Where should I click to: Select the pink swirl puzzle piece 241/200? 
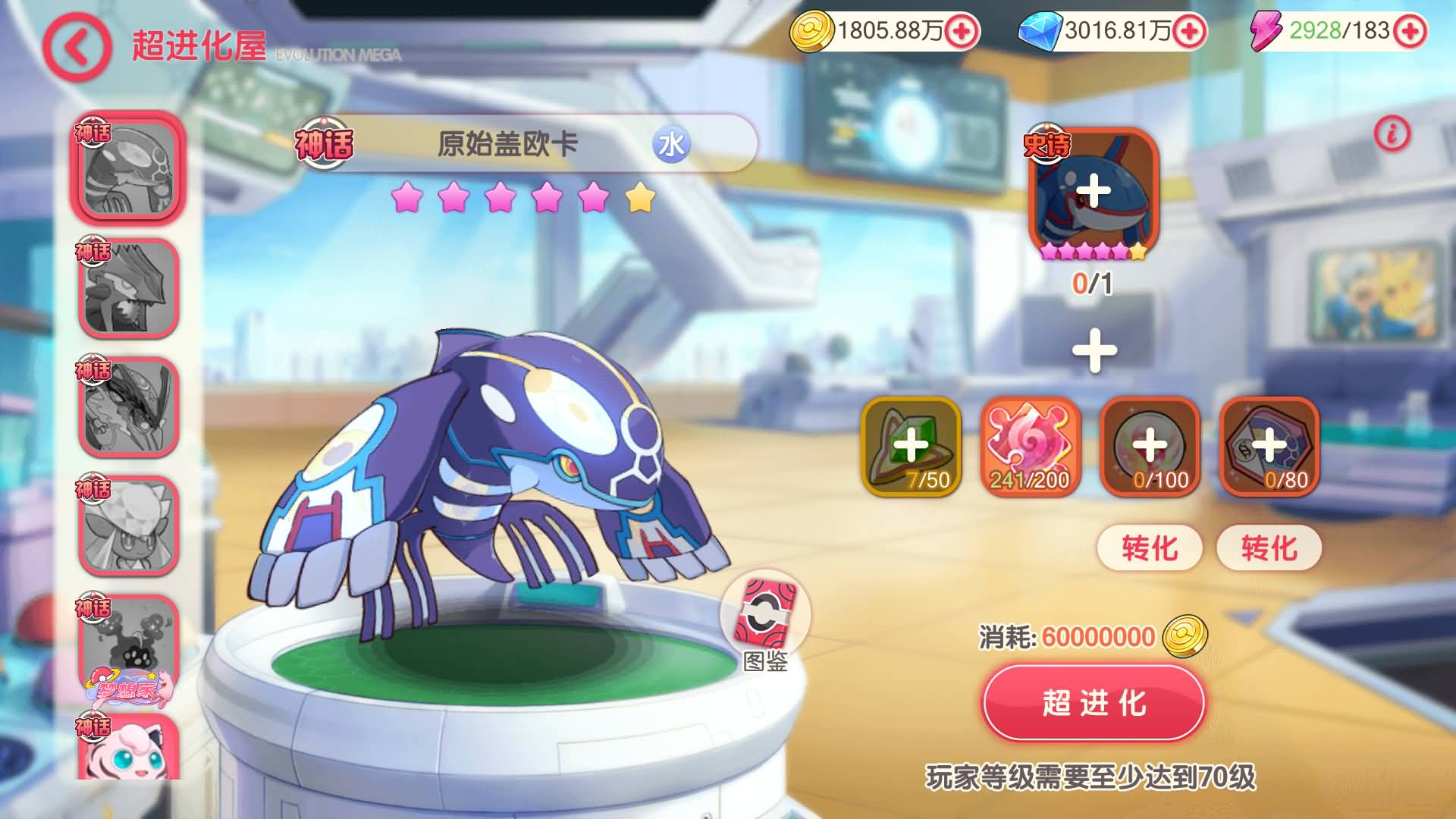coord(1030,446)
